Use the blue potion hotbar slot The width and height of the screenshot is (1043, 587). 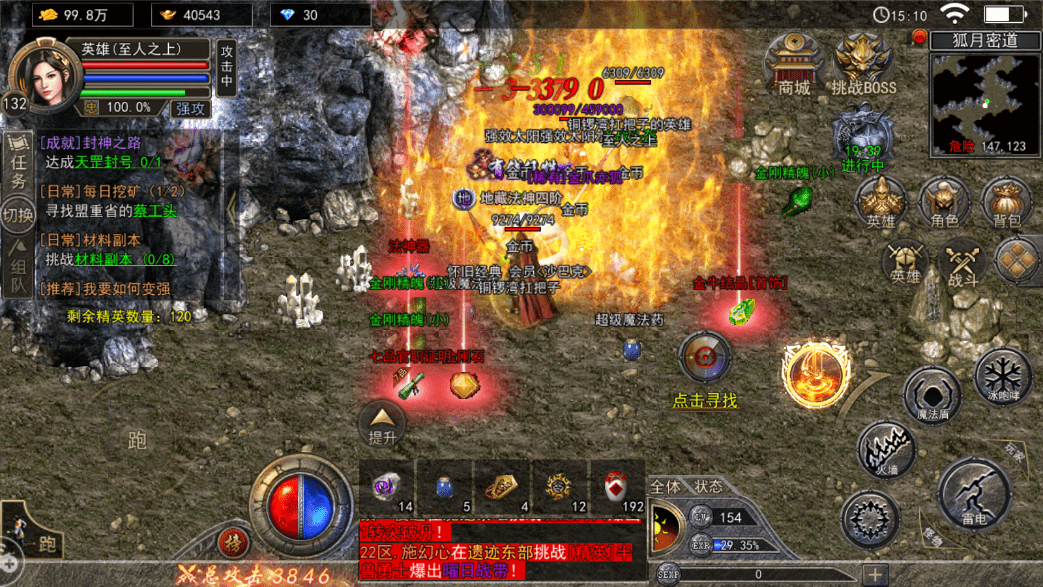[x=445, y=488]
